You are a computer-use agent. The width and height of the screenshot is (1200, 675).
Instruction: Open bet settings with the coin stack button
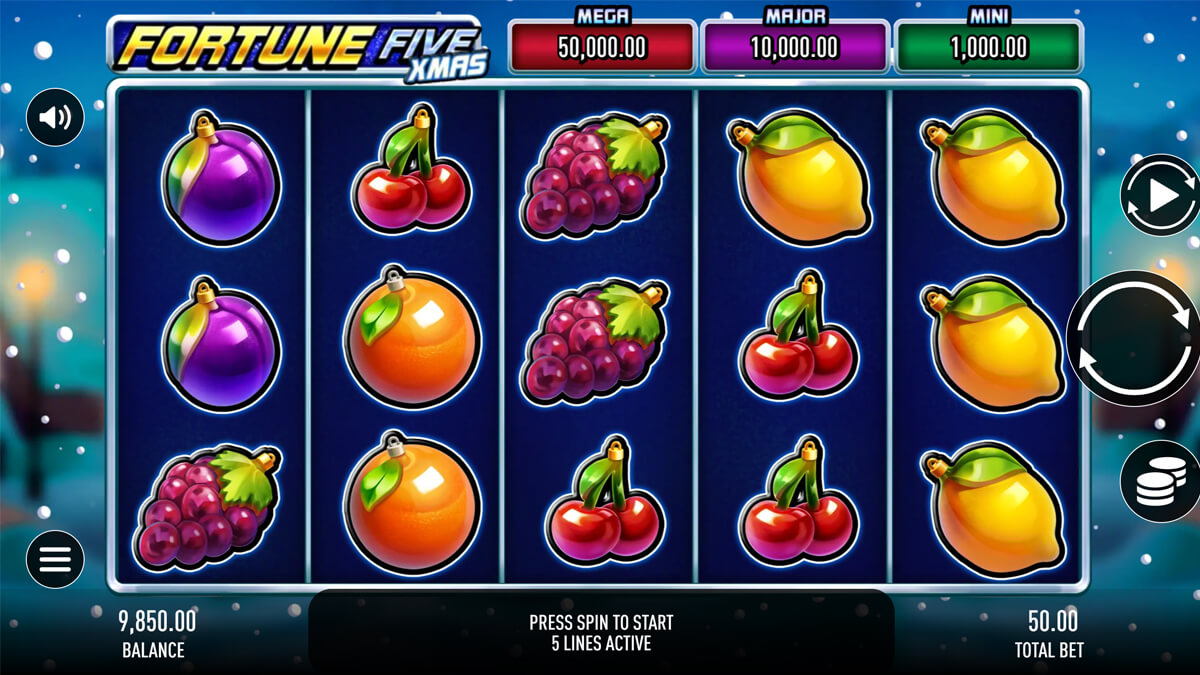[1160, 483]
